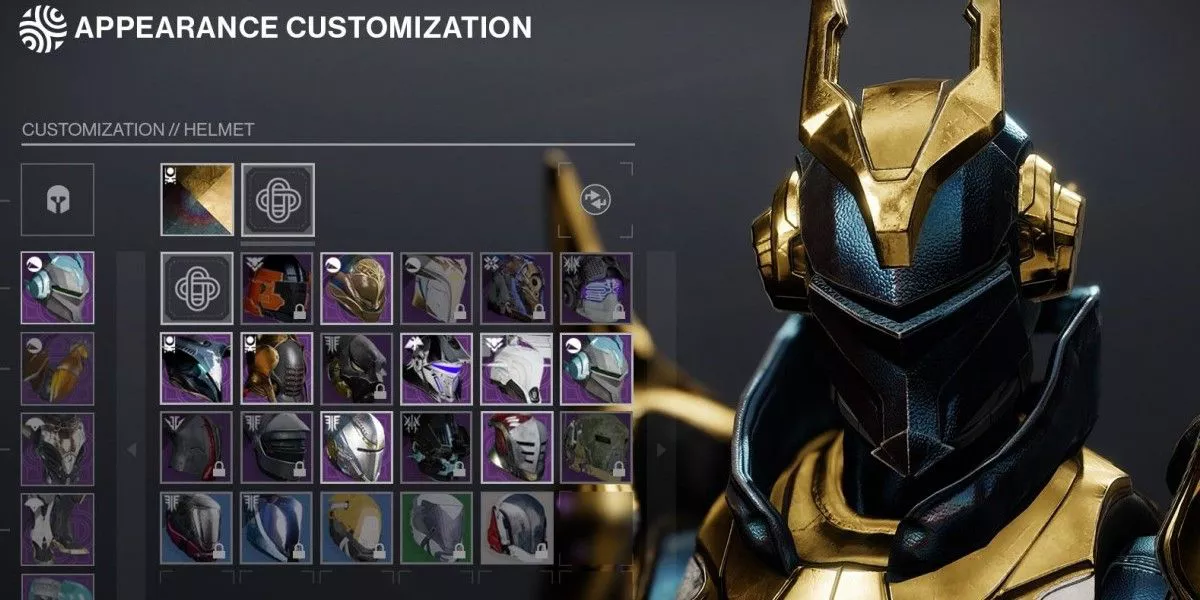
Task: Open the gold gauntlets slot in left column
Action: (57, 368)
